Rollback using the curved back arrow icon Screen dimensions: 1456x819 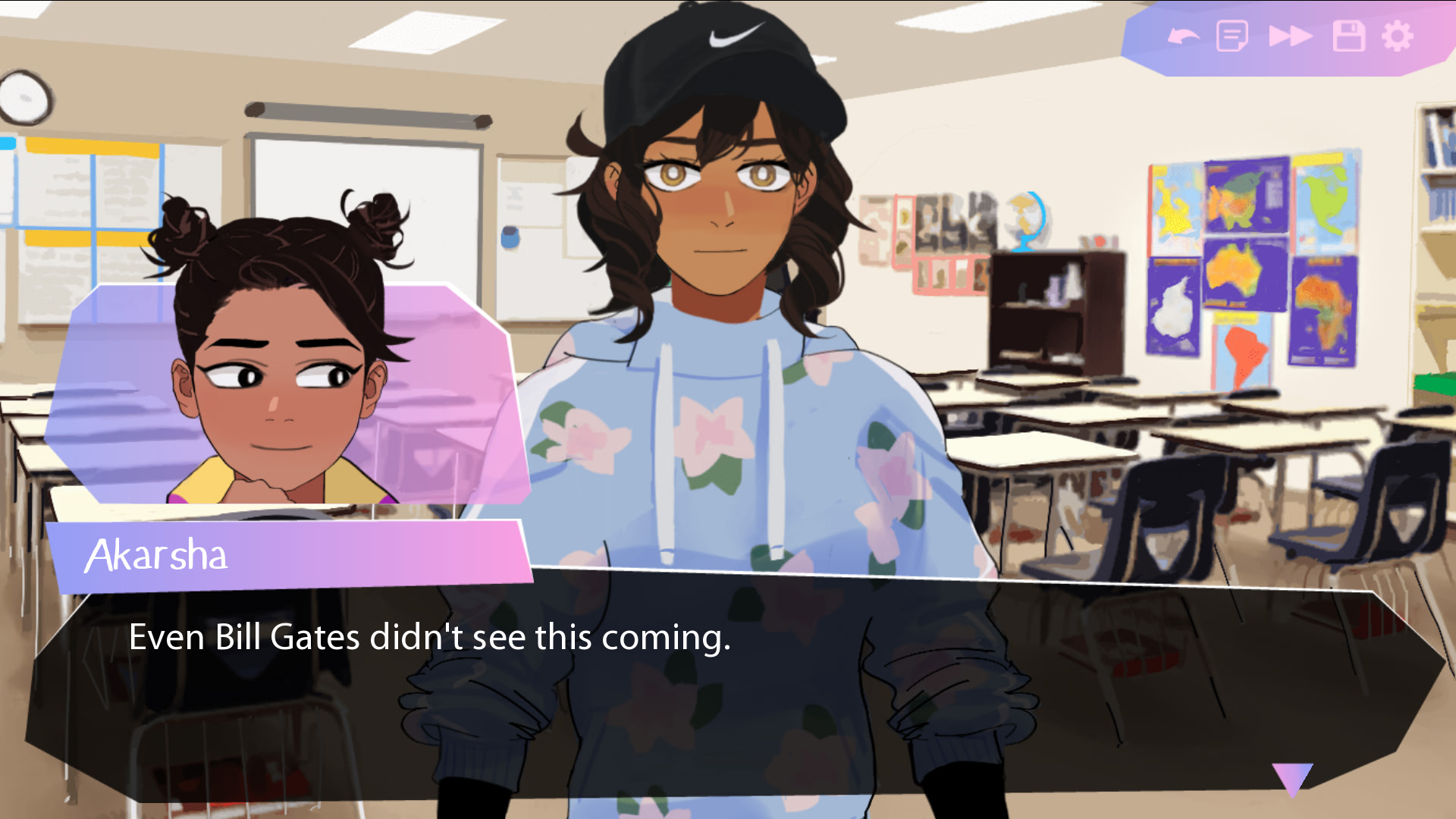pos(1183,34)
